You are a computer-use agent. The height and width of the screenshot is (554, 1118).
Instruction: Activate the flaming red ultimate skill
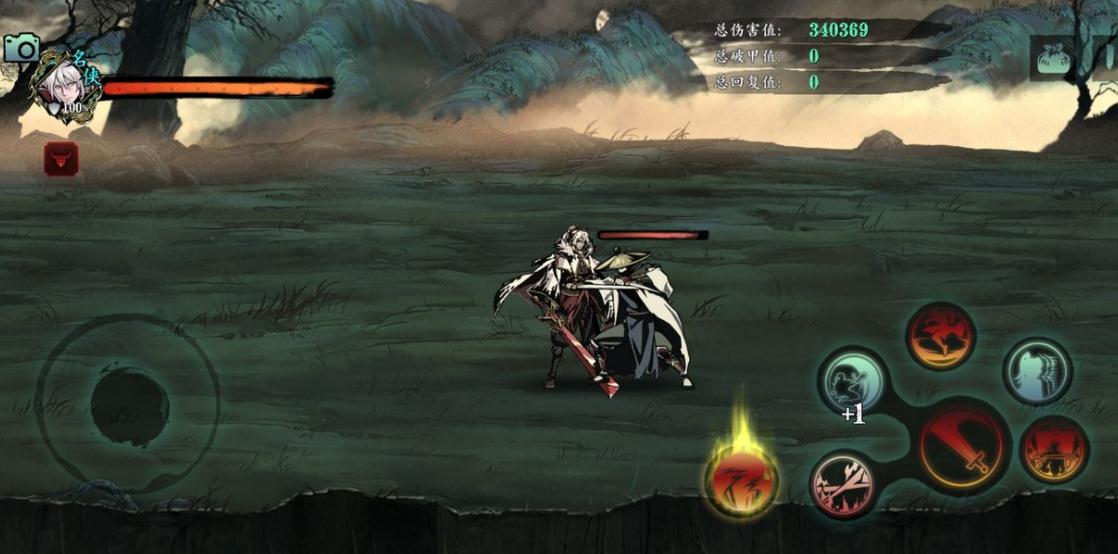741,479
